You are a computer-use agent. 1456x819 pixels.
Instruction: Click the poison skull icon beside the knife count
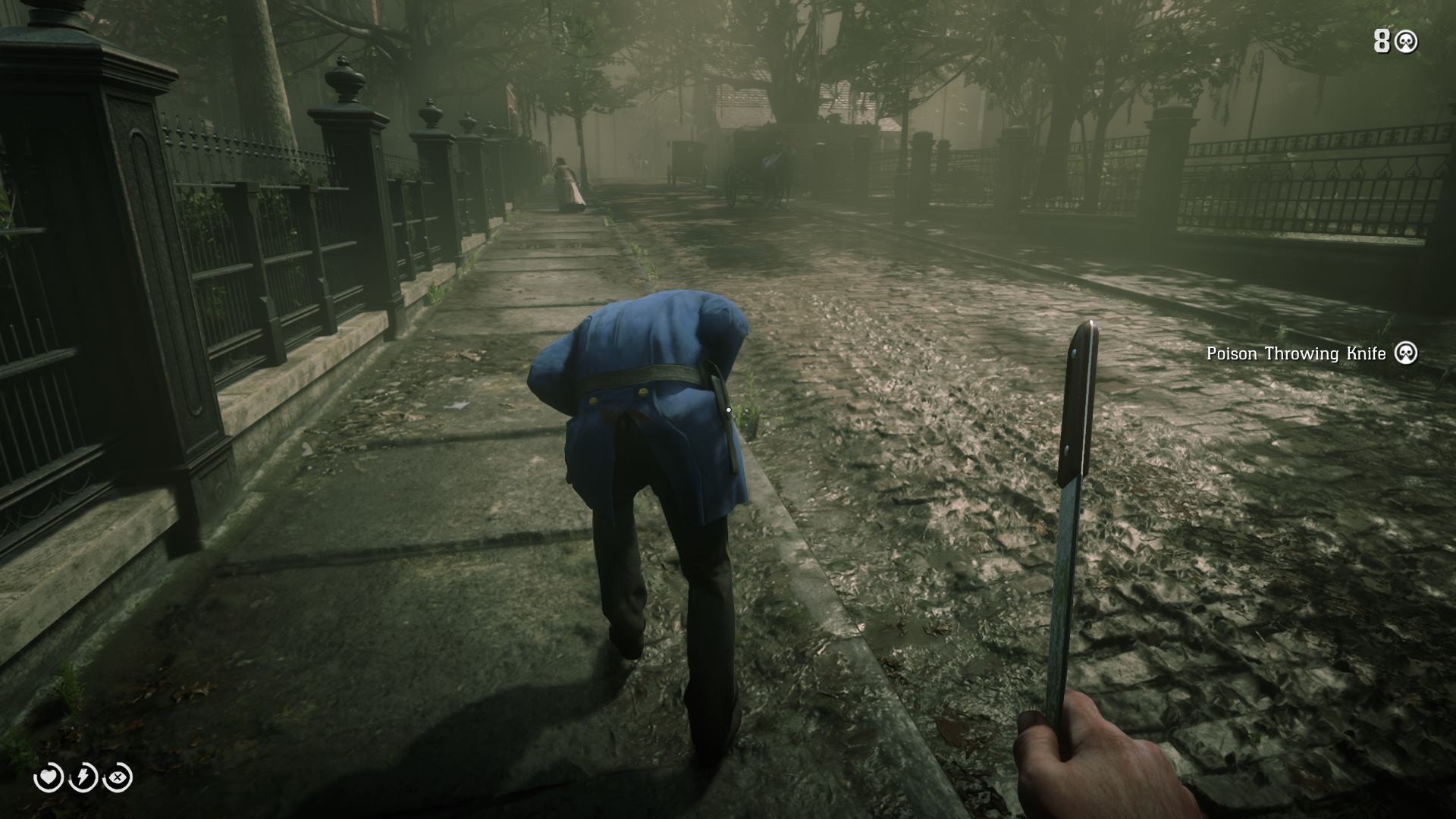(1406, 42)
